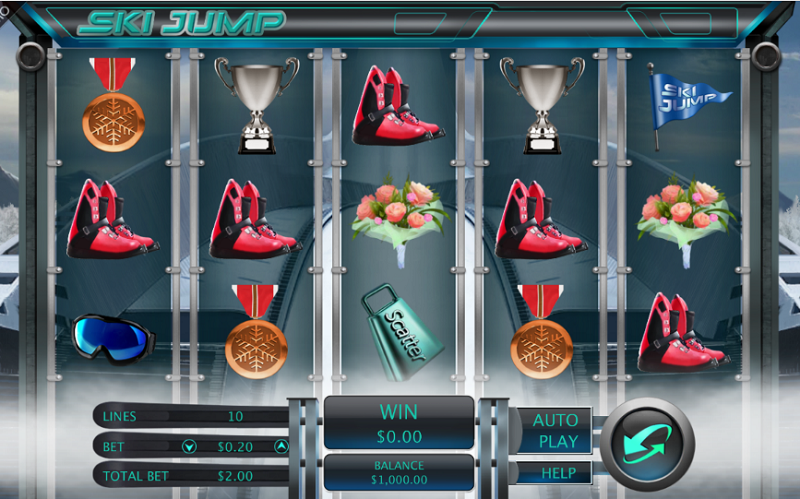This screenshot has width=800, height=499.
Task: Decrease the bet with the down arrow
Action: pos(190,446)
